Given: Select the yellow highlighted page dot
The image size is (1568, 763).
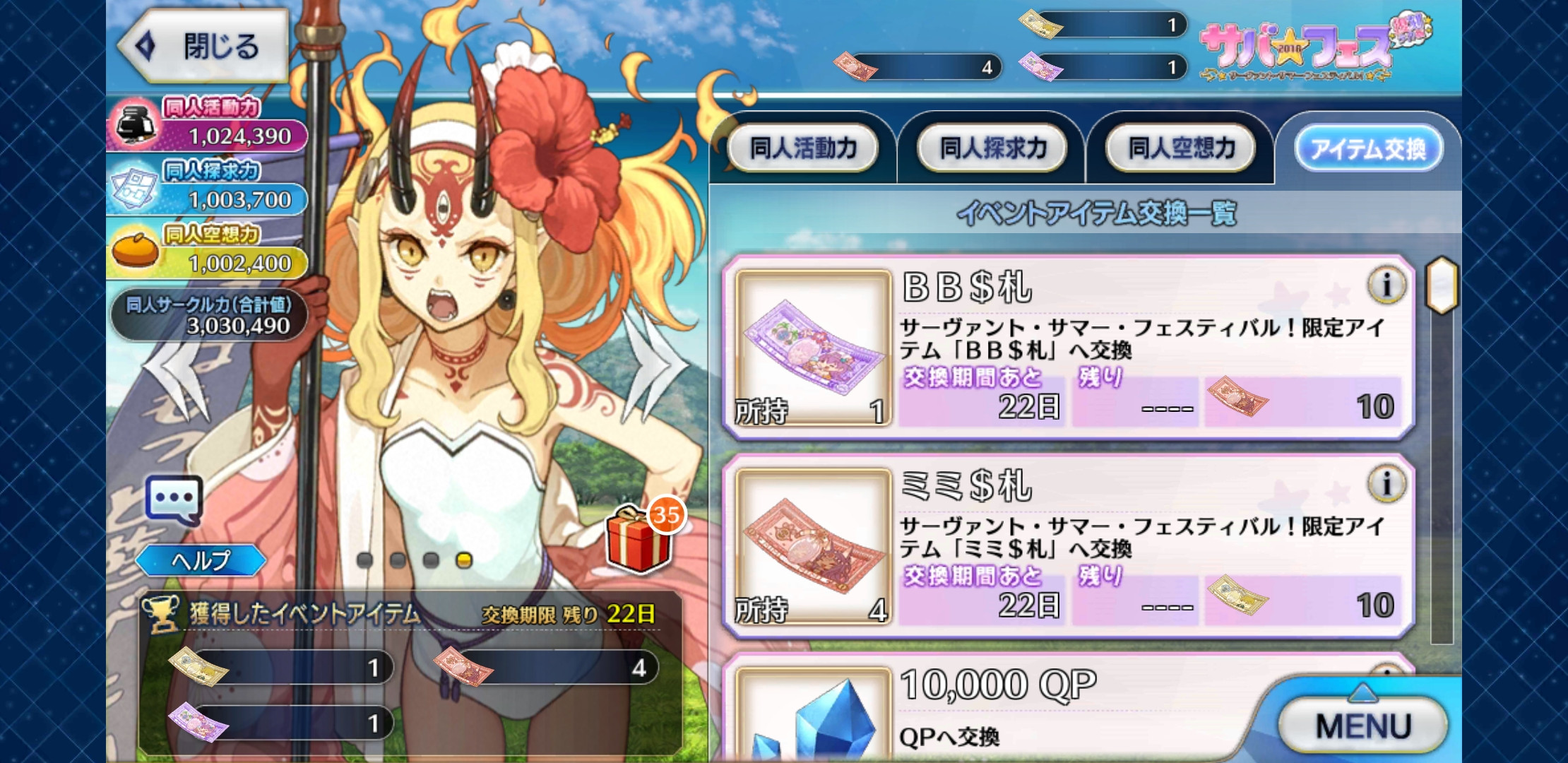Looking at the screenshot, I should point(464,560).
